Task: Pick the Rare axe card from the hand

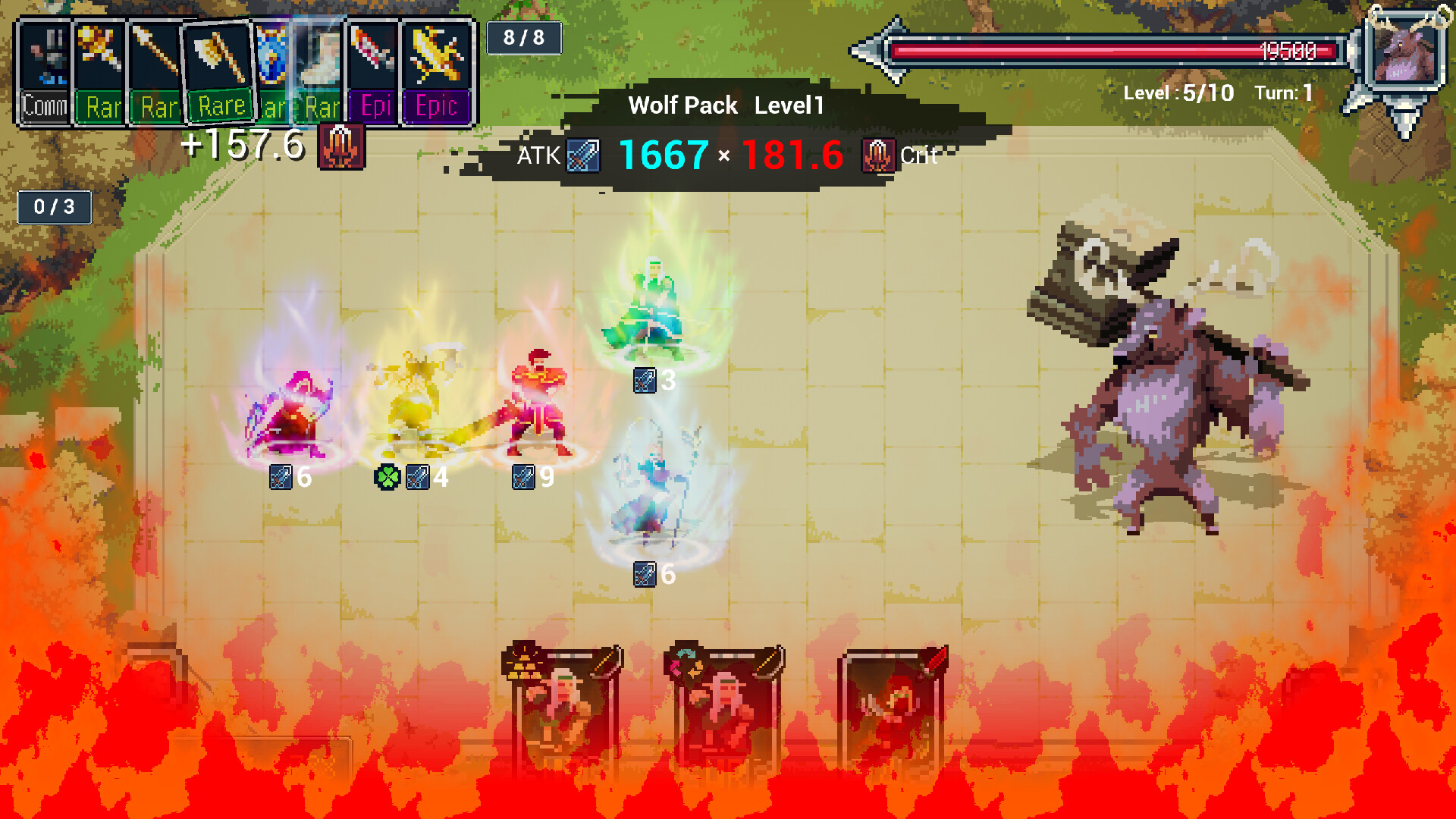Action: [220, 68]
